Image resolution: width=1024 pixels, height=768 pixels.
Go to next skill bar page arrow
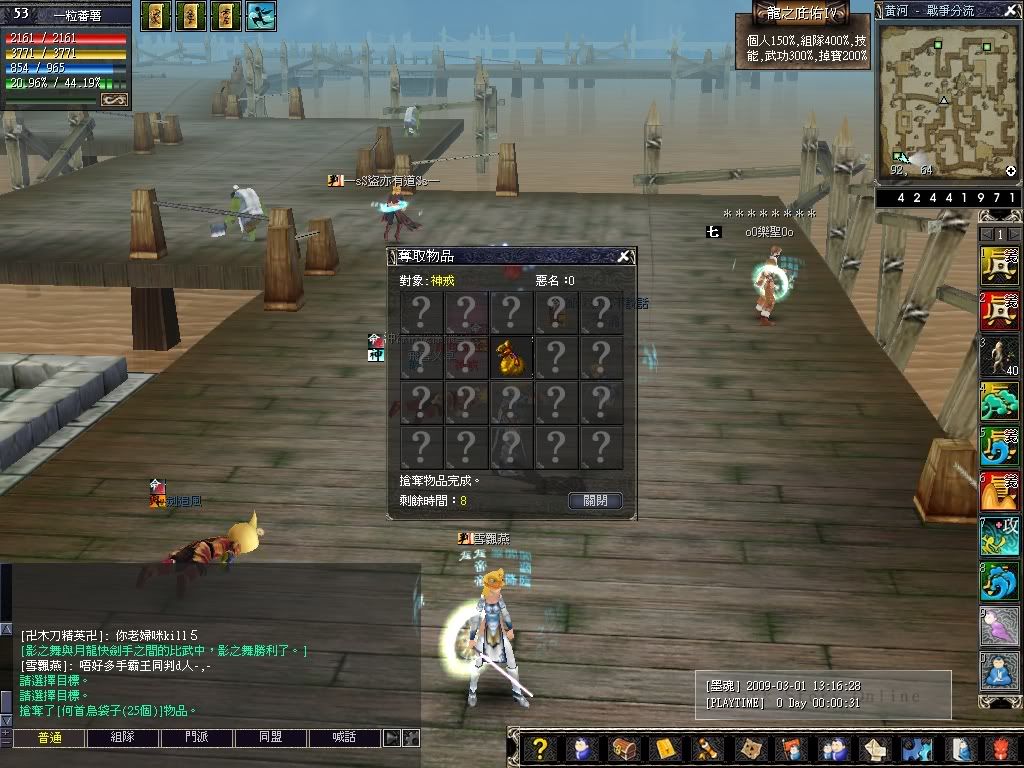tap(1013, 234)
